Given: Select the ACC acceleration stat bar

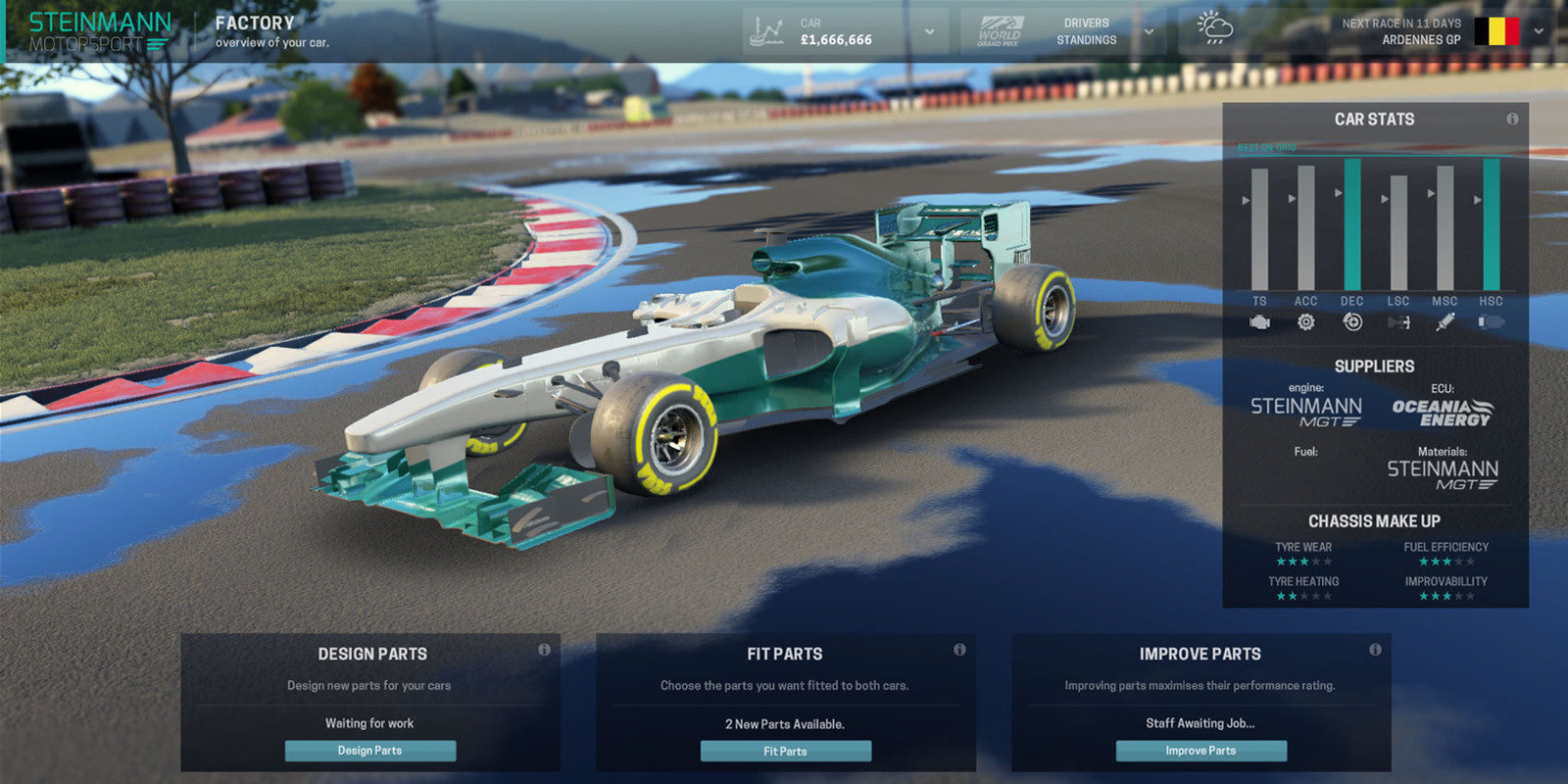Looking at the screenshot, I should 1305,227.
